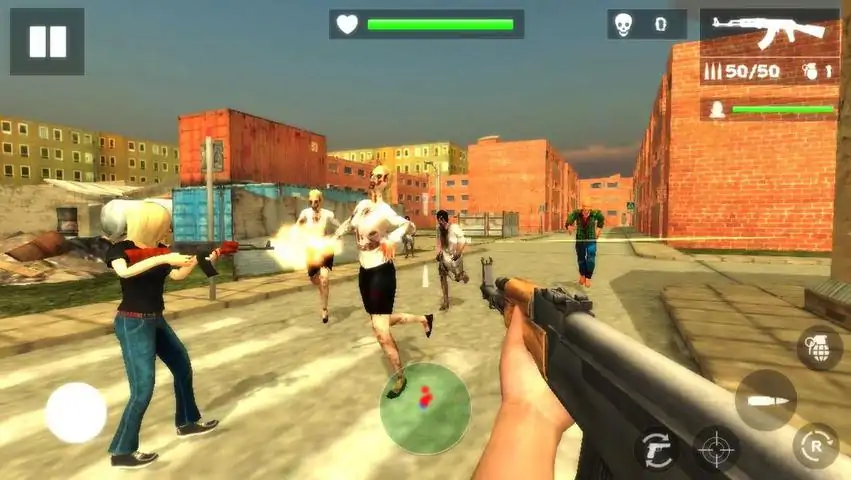
Task: Select the AK-47 rifle weapon panel
Action: point(769,32)
